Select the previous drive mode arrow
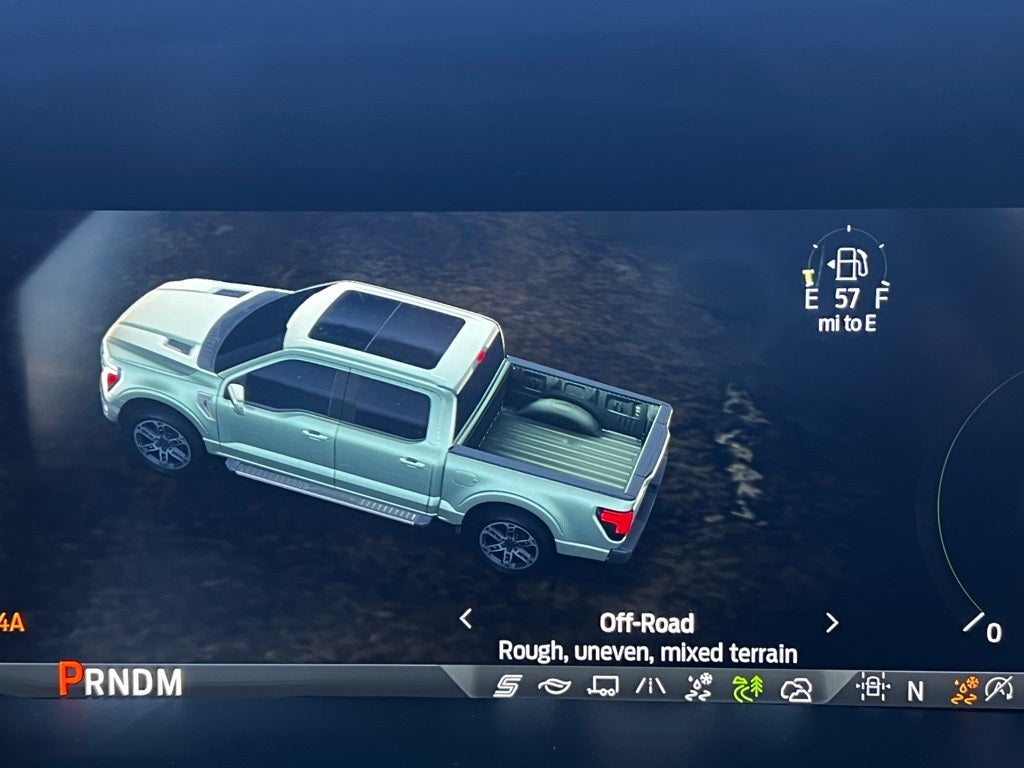 (466, 619)
